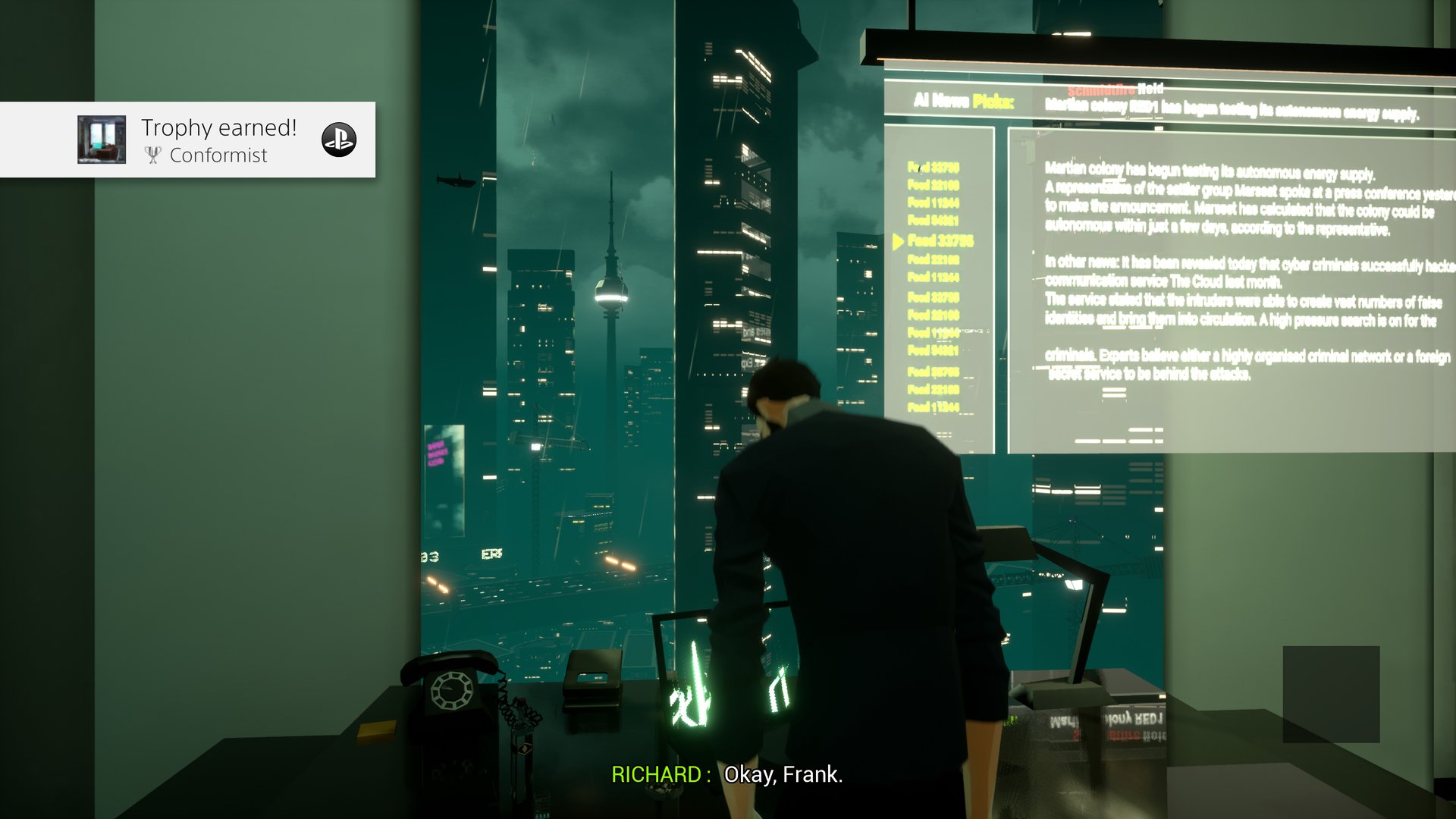
Task: Click the Hold label in the news ticker
Action: pyautogui.click(x=1150, y=89)
